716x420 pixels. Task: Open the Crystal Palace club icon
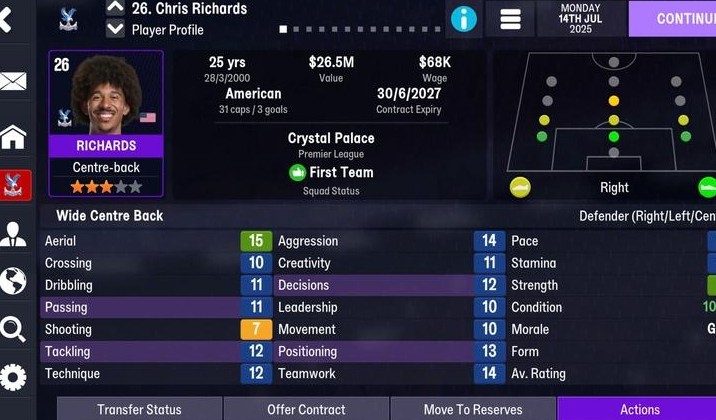click(14, 184)
